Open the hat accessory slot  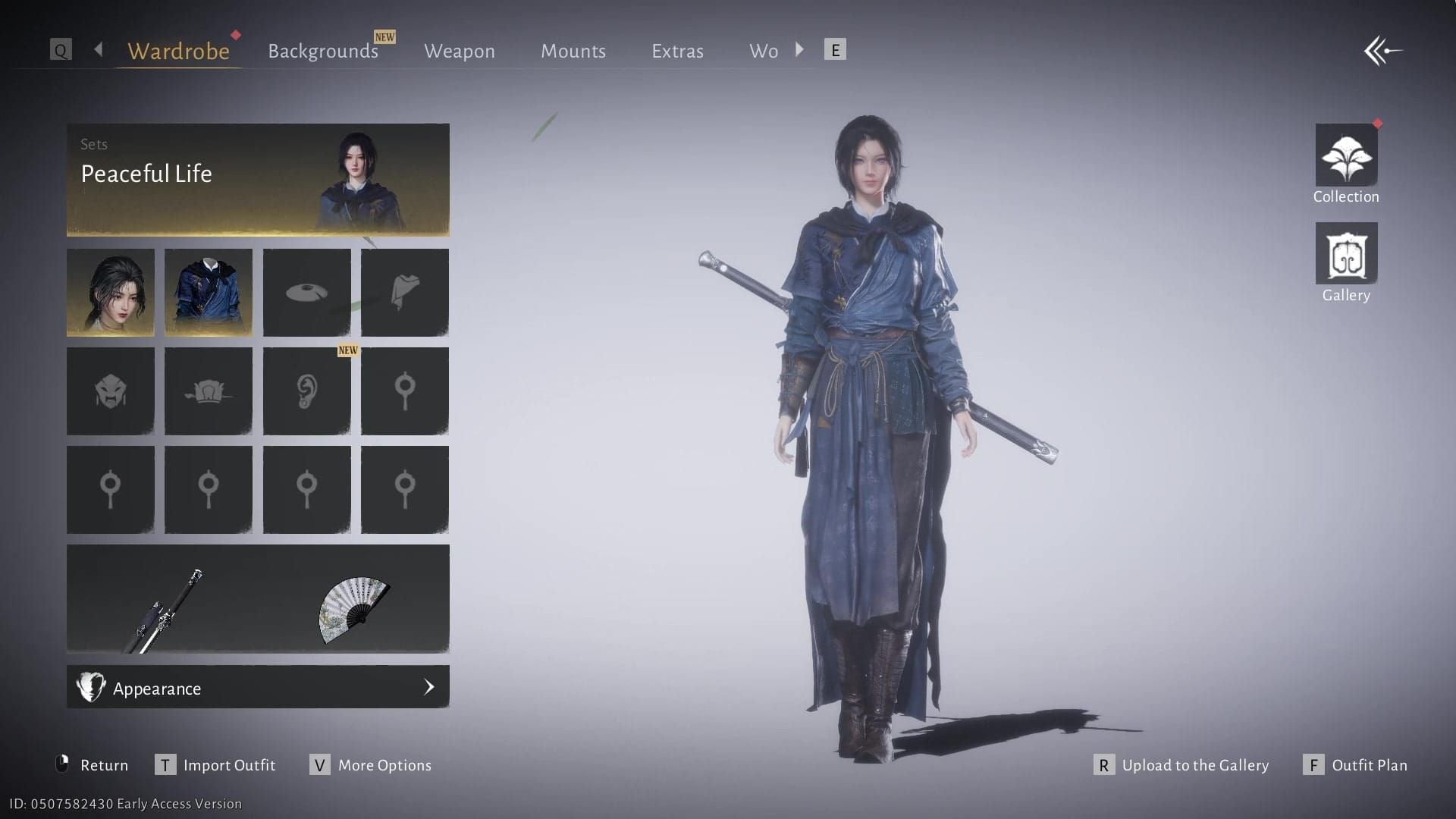pos(306,293)
